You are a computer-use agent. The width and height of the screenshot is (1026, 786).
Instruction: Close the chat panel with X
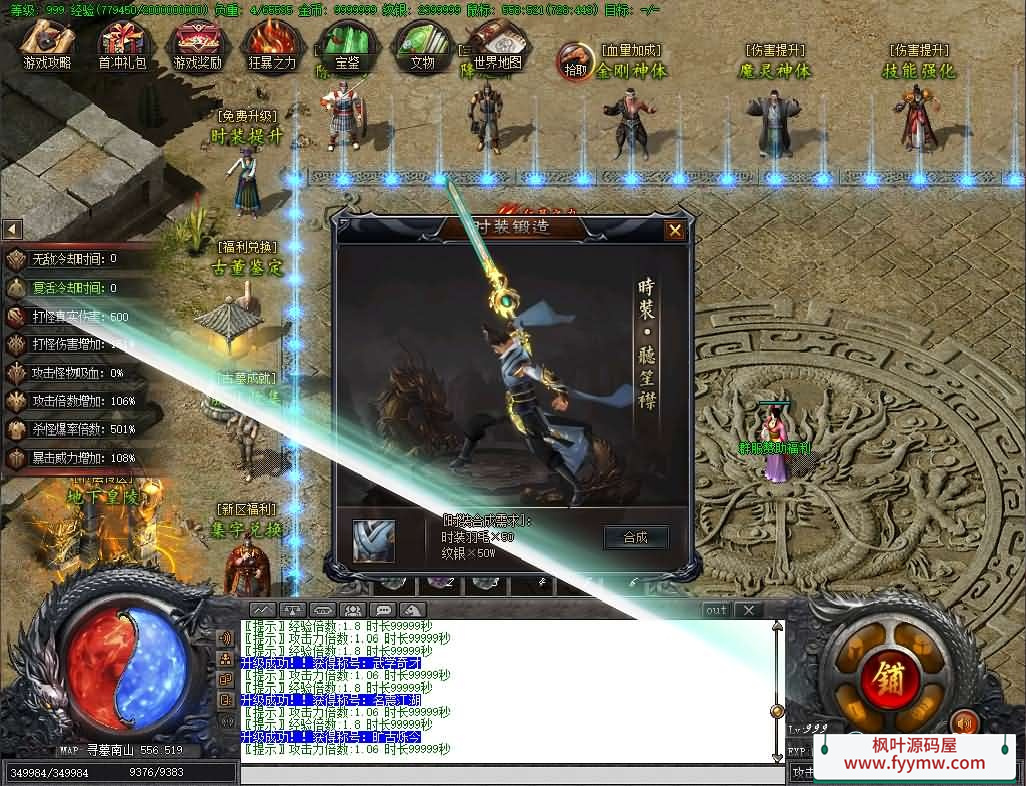(x=748, y=610)
